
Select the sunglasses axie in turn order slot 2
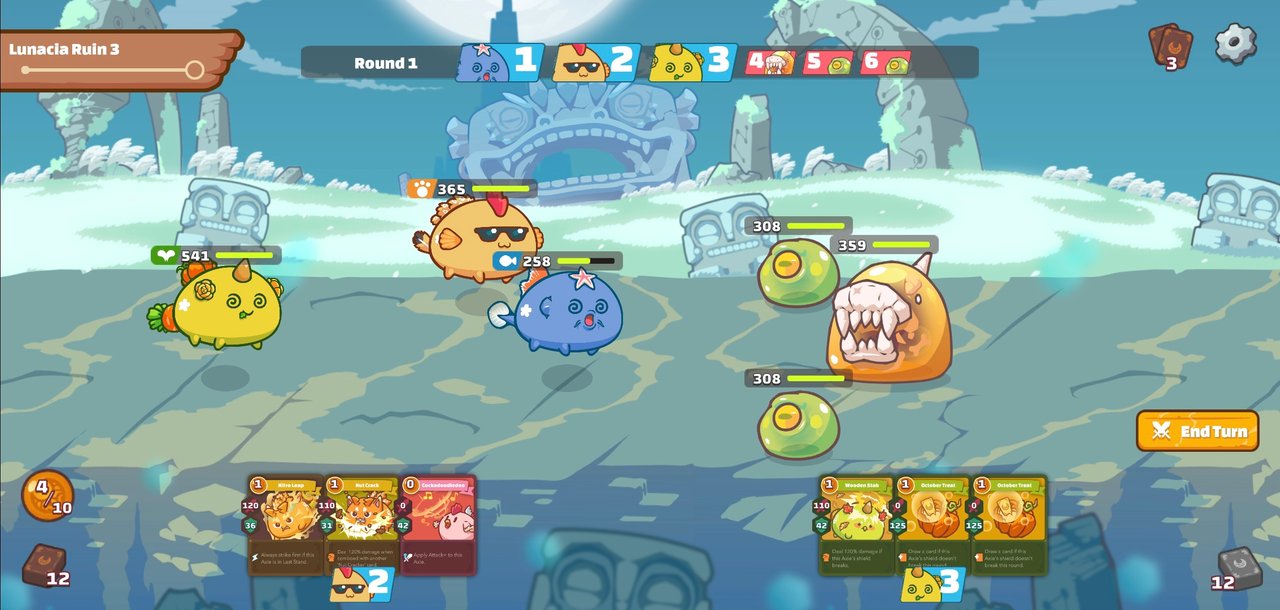point(596,62)
